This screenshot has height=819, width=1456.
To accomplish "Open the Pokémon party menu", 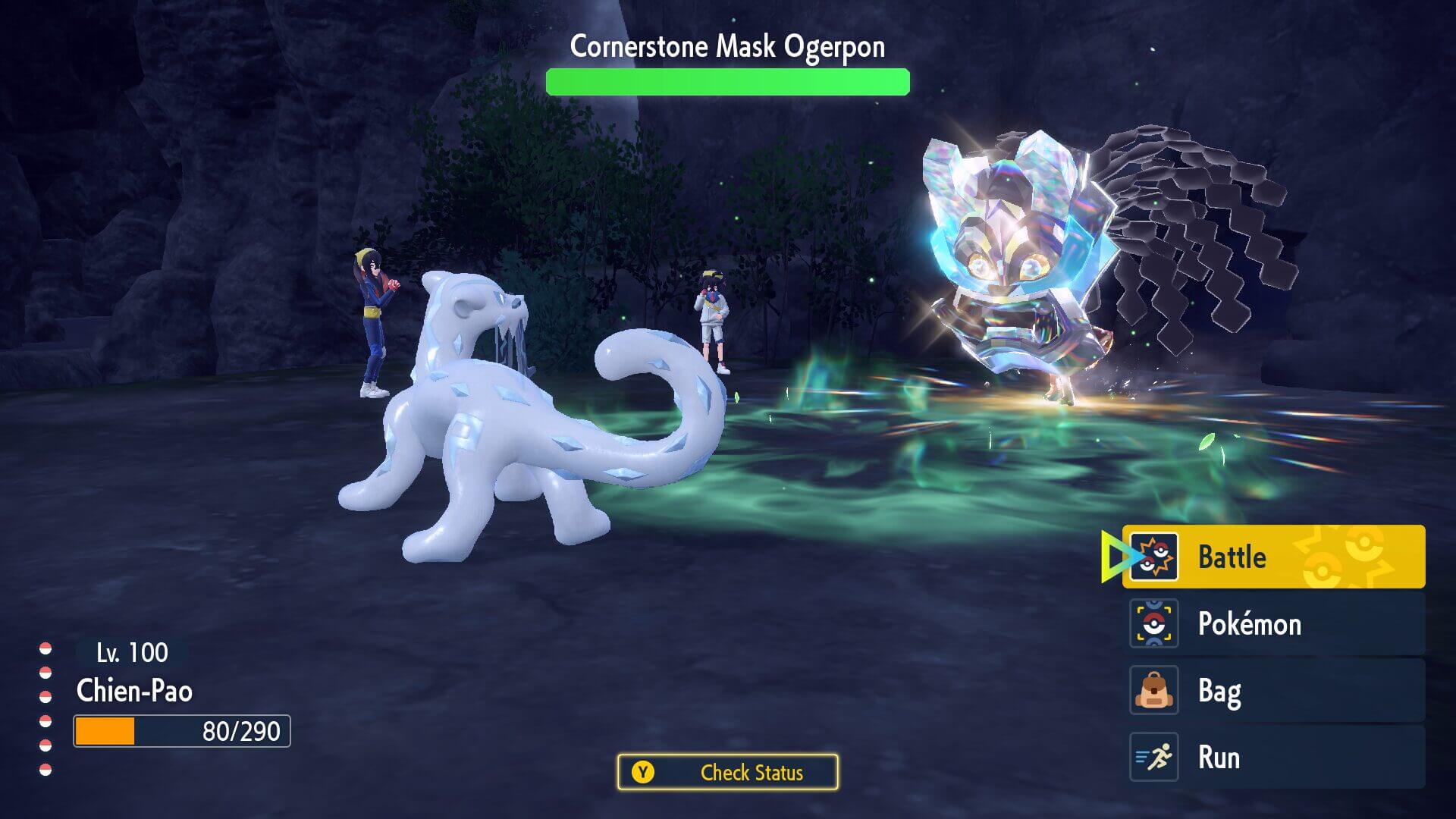I will 1272,623.
